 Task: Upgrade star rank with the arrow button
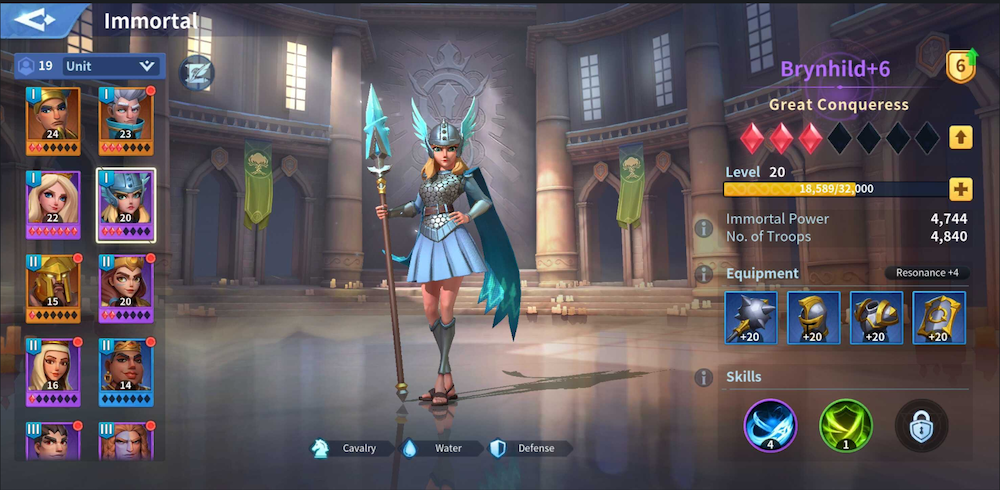pos(961,137)
